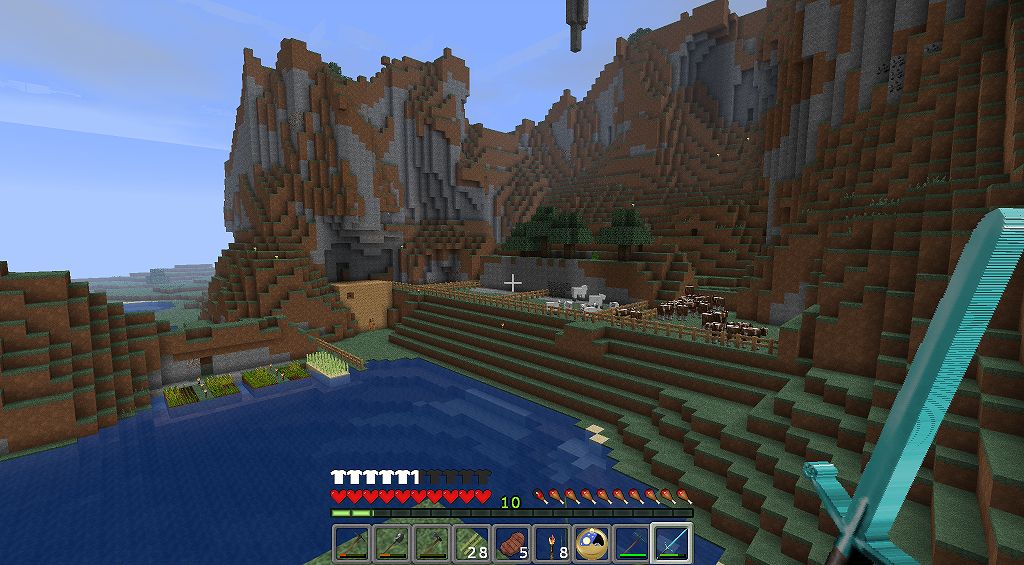Select the shovel hotbar slot

[391, 543]
